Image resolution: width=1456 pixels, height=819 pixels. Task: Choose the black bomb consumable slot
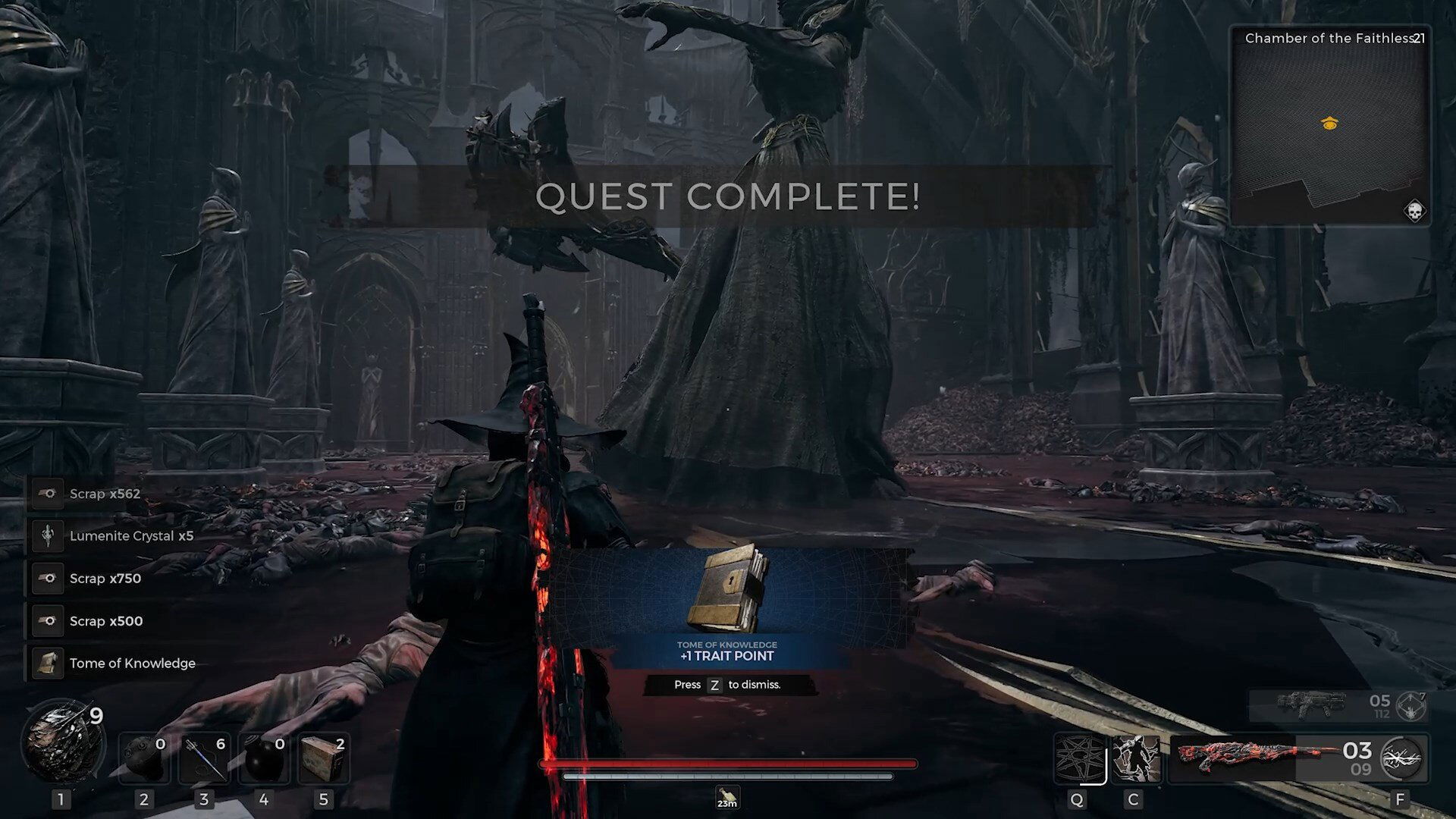coord(264,758)
